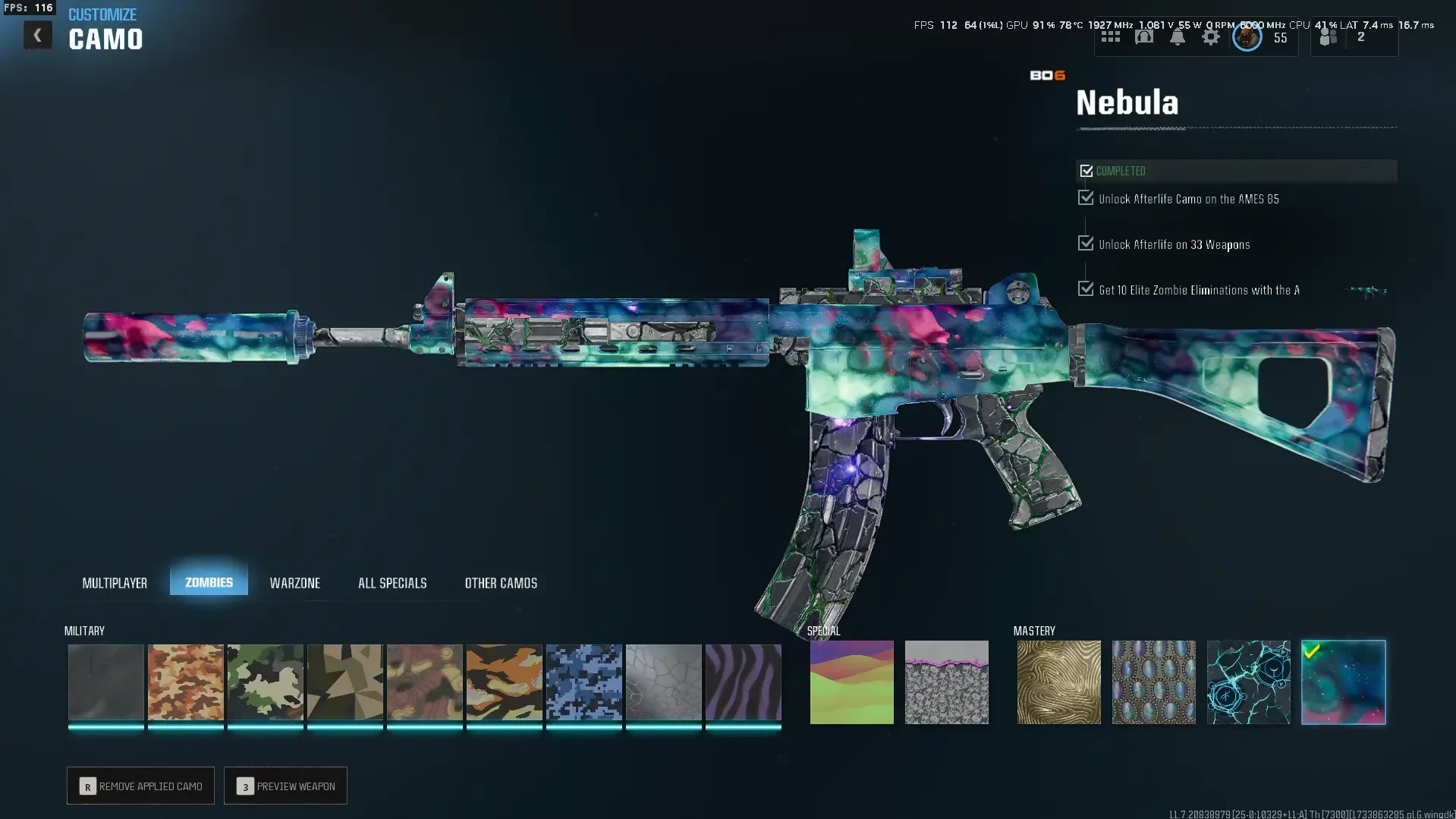Choose the orange woodland camo swatch
Image resolution: width=1456 pixels, height=819 pixels.
point(186,682)
